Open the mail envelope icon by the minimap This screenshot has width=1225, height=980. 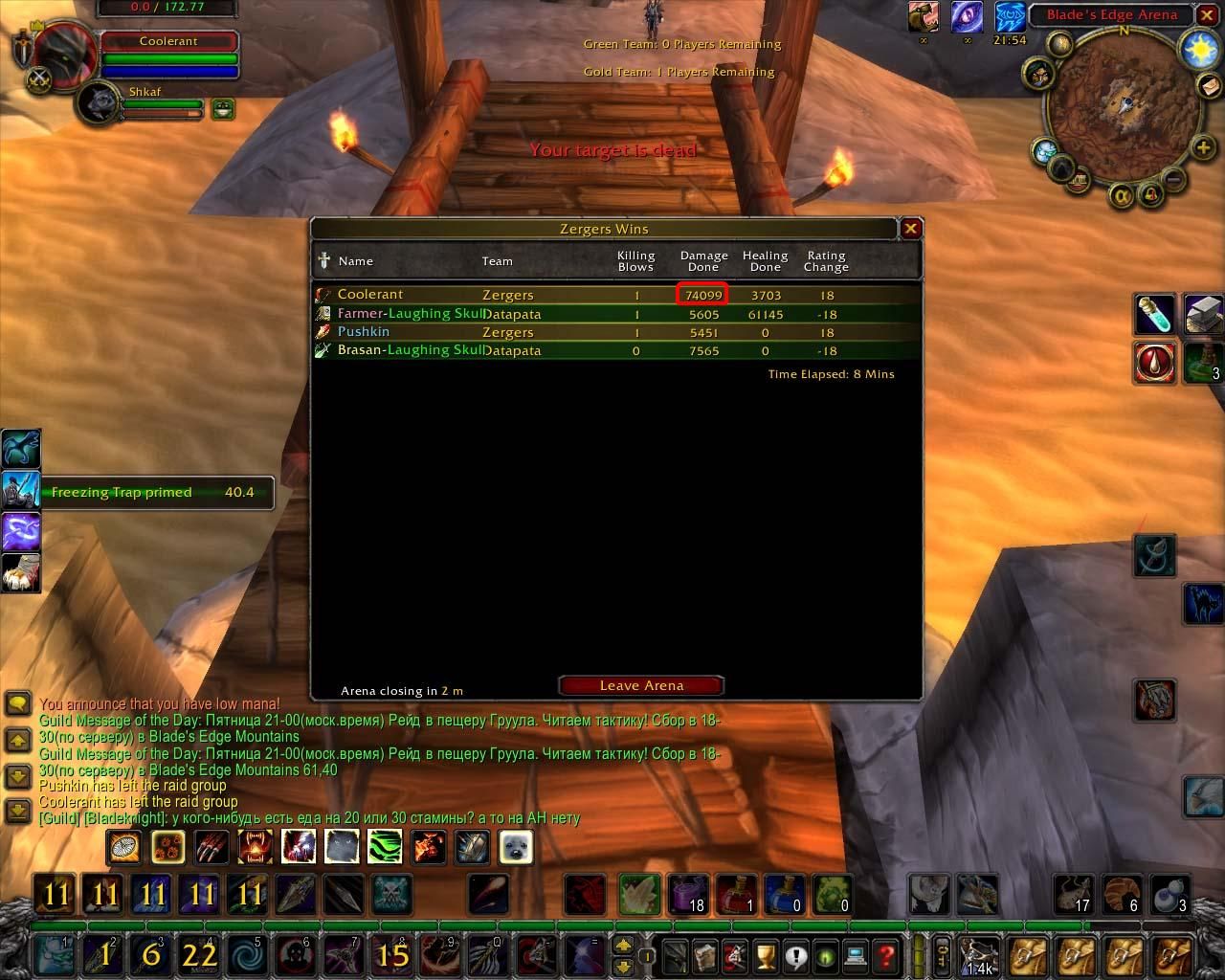pyautogui.click(x=1209, y=86)
